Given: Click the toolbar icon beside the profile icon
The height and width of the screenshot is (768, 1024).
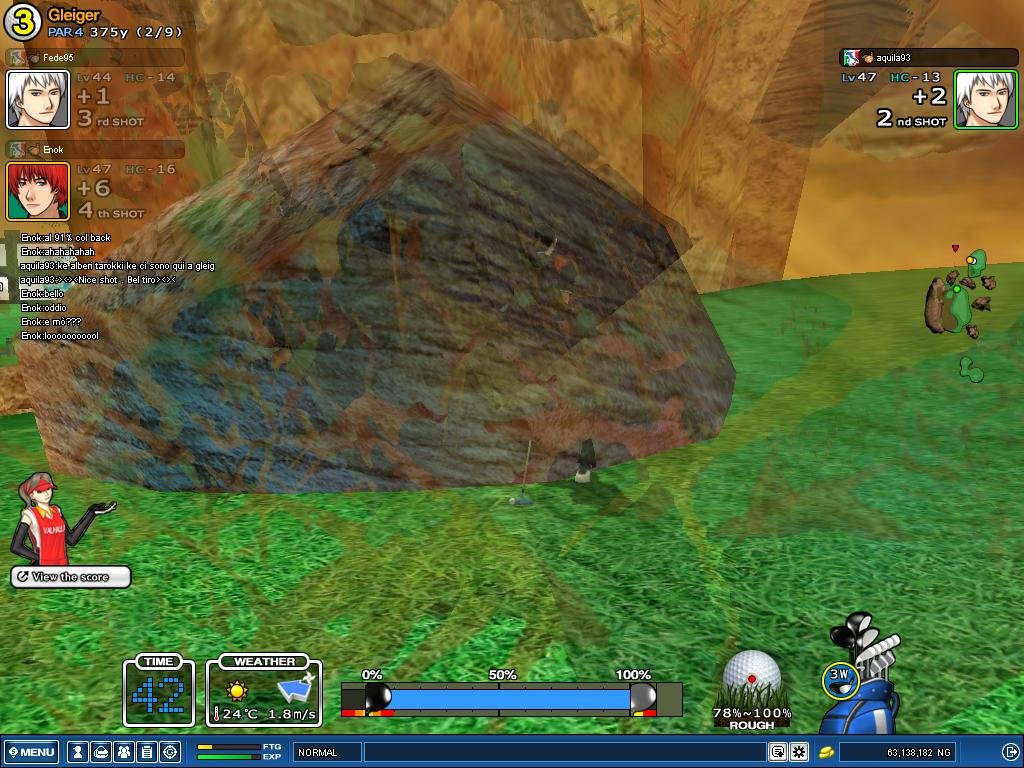Looking at the screenshot, I should tap(101, 752).
